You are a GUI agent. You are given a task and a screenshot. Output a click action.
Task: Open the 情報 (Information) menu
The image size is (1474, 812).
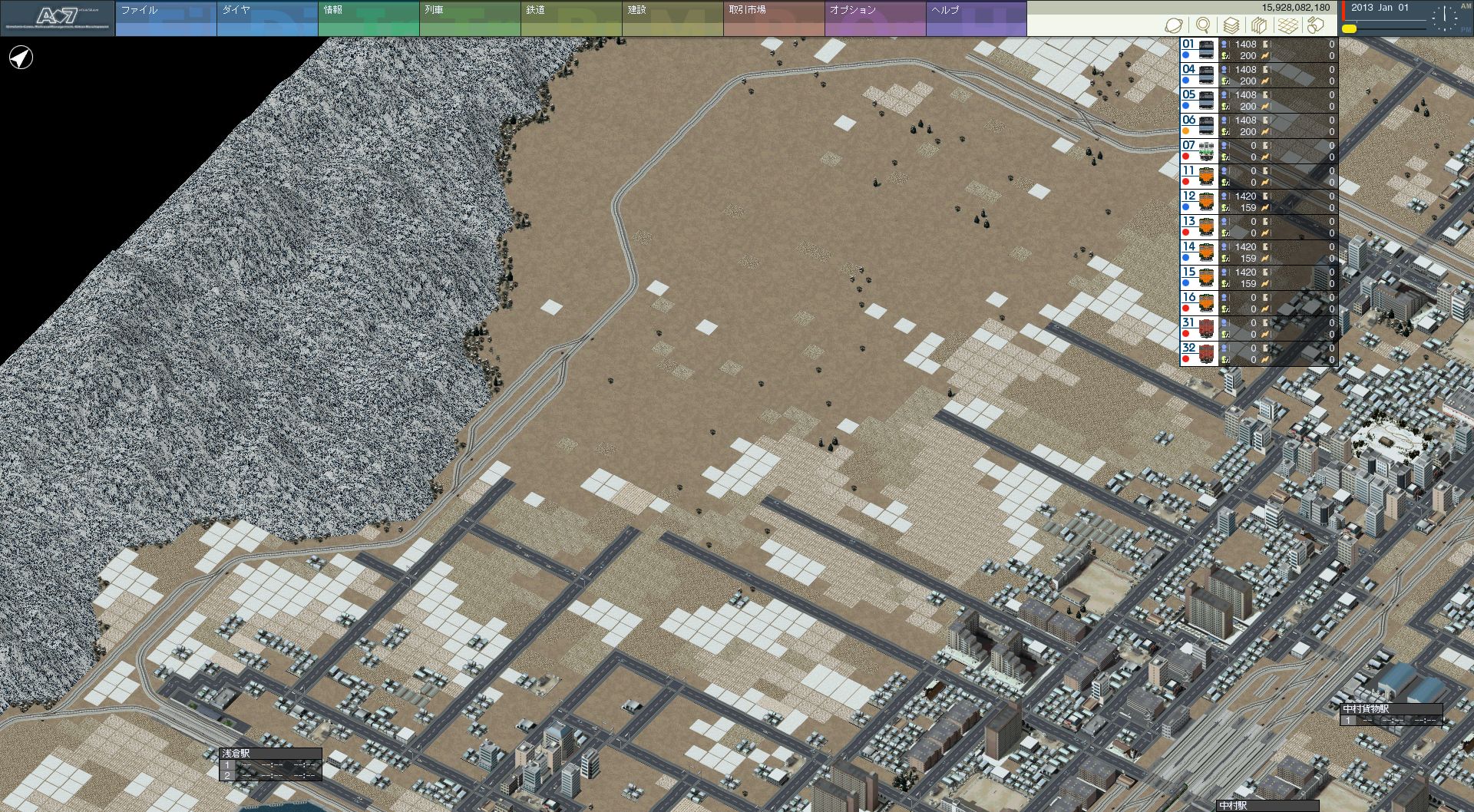(368, 18)
